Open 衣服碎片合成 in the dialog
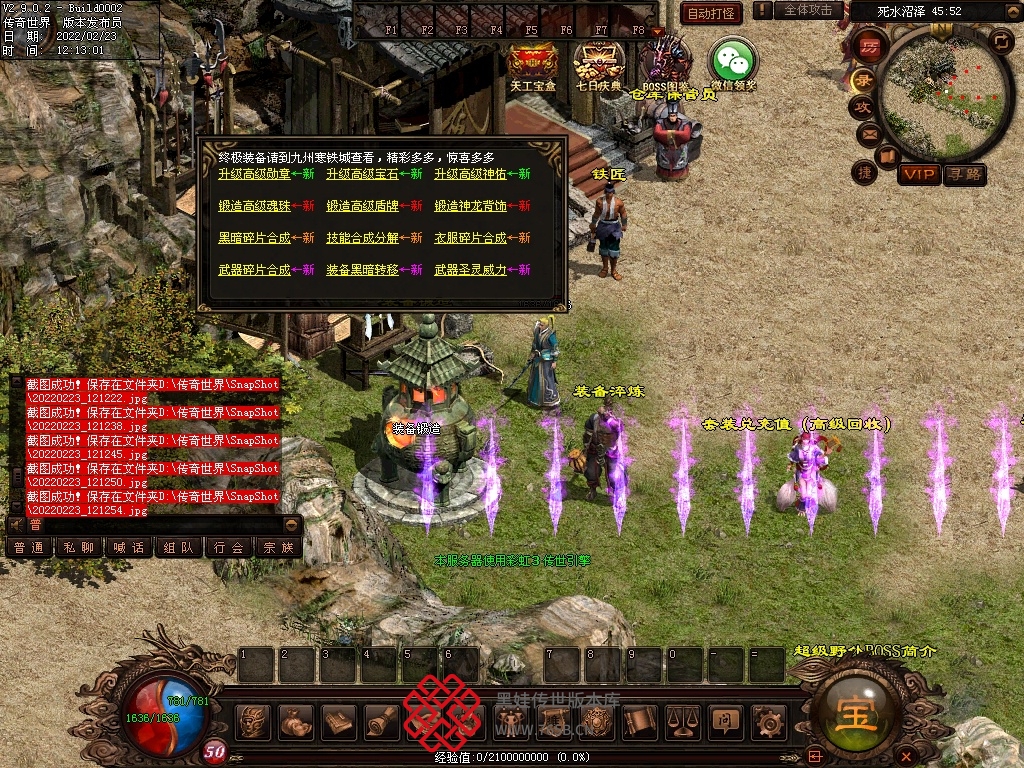This screenshot has width=1024, height=768. click(471, 238)
